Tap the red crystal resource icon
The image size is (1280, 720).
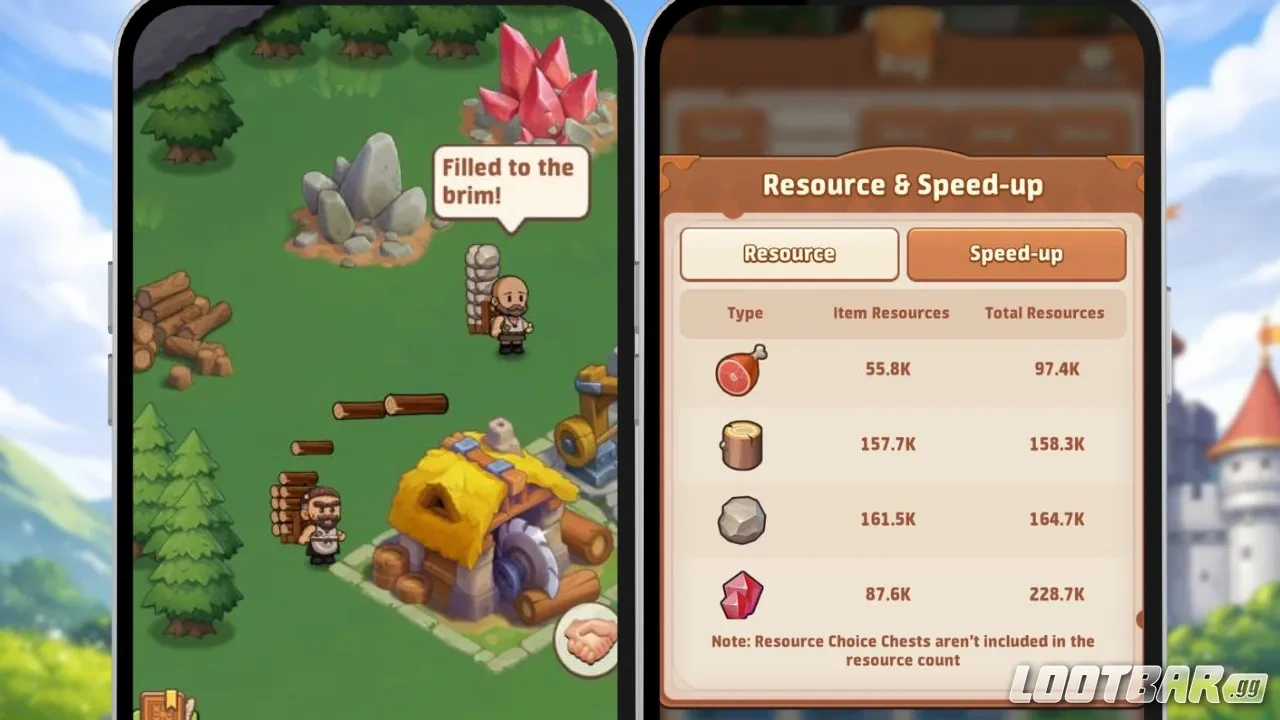pos(740,594)
